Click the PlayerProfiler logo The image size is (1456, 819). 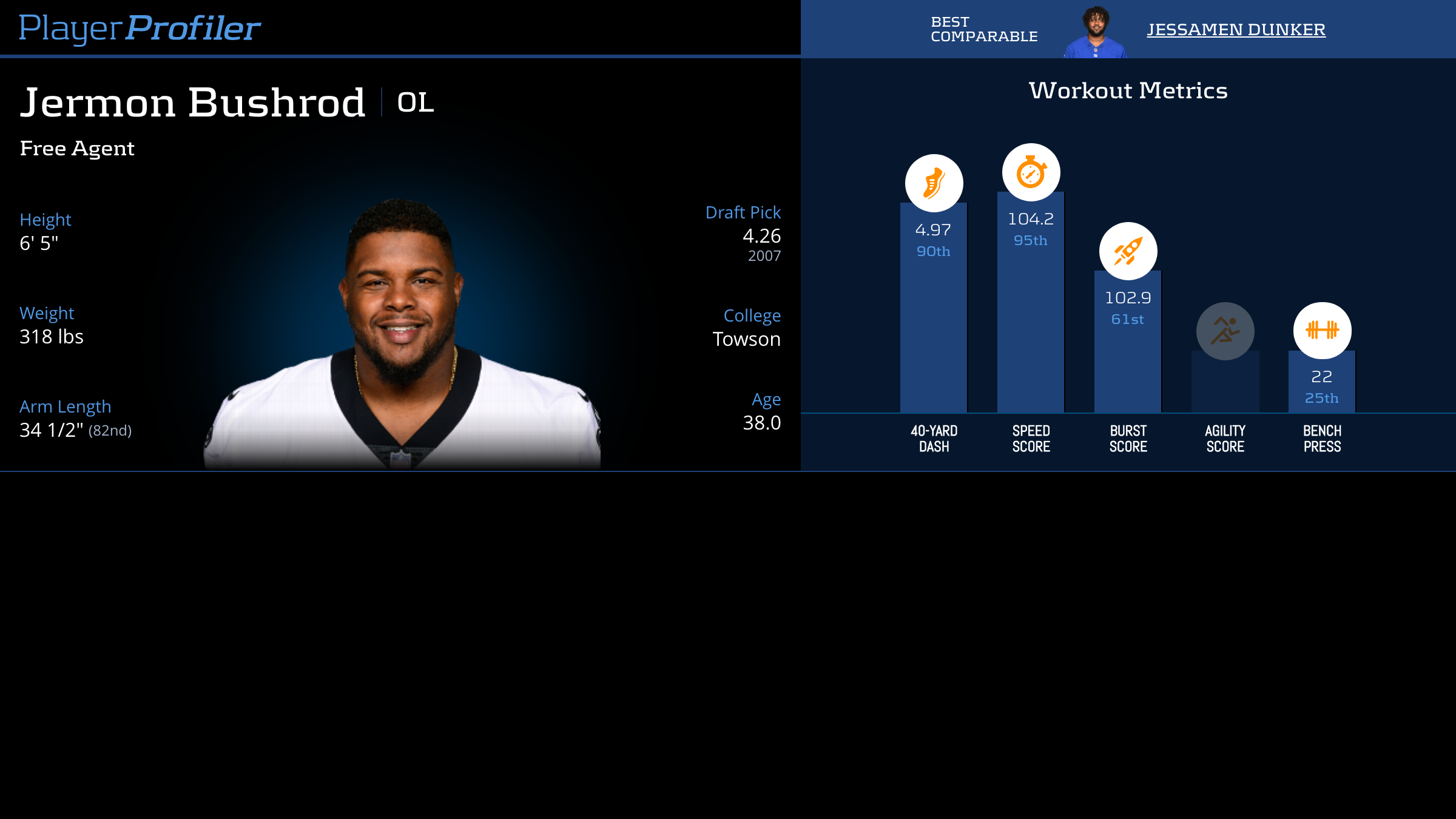coord(140,28)
